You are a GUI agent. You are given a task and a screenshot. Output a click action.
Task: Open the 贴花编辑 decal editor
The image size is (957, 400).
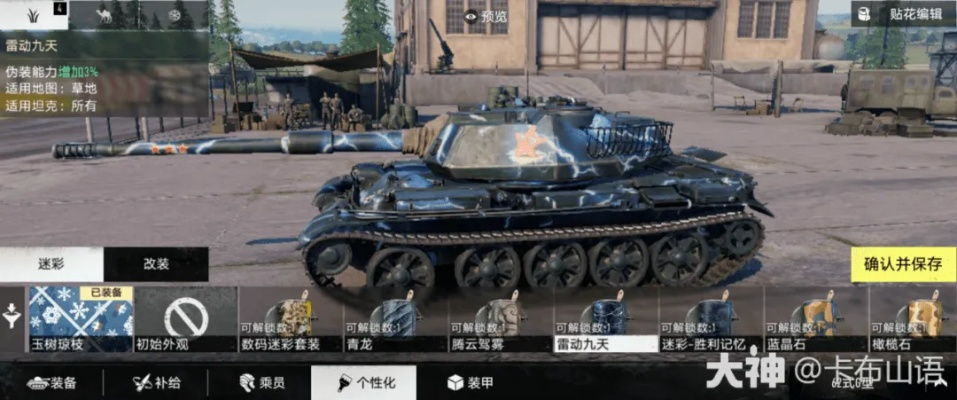coord(898,14)
